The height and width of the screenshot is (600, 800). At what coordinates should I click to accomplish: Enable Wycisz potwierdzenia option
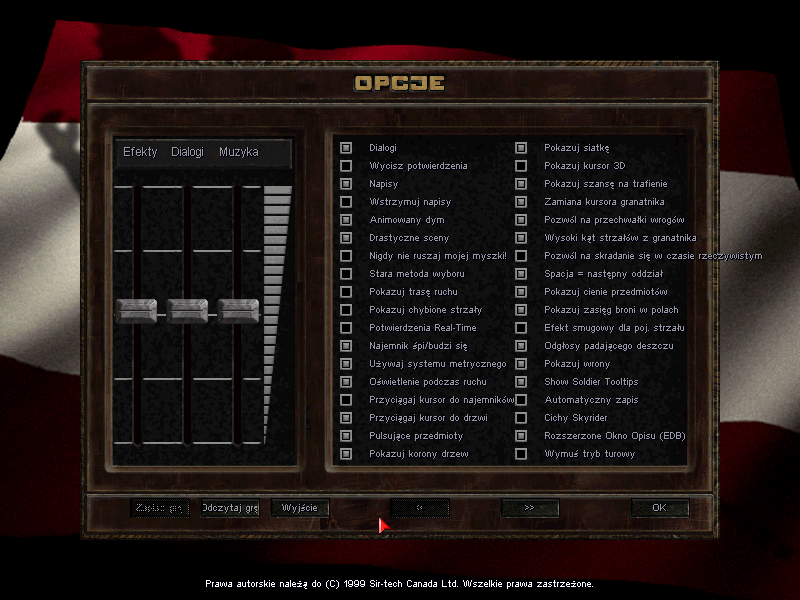click(346, 166)
